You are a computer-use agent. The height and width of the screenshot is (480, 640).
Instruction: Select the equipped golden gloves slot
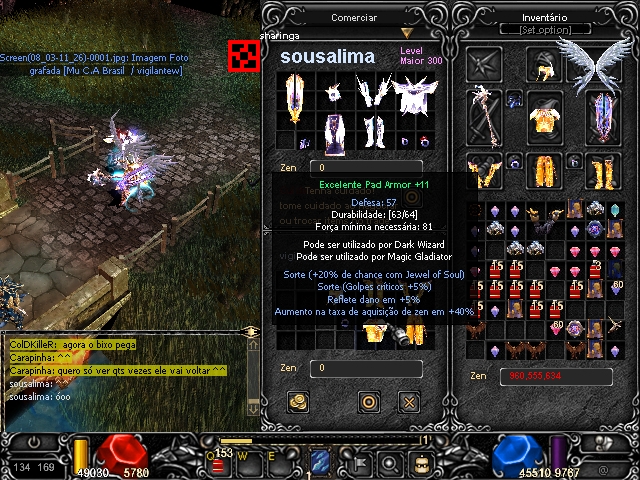tap(488, 172)
